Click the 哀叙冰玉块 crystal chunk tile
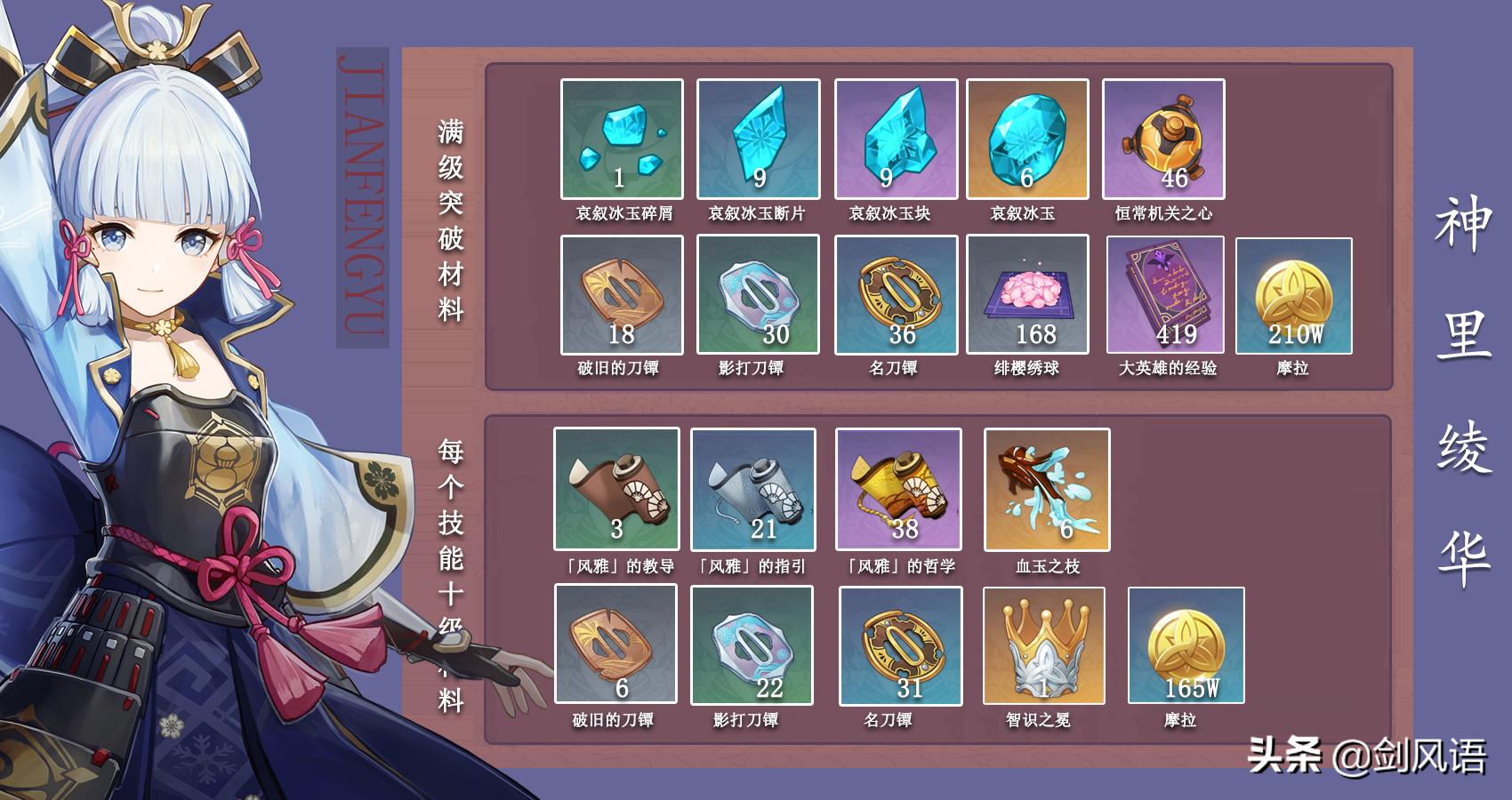 [896, 140]
